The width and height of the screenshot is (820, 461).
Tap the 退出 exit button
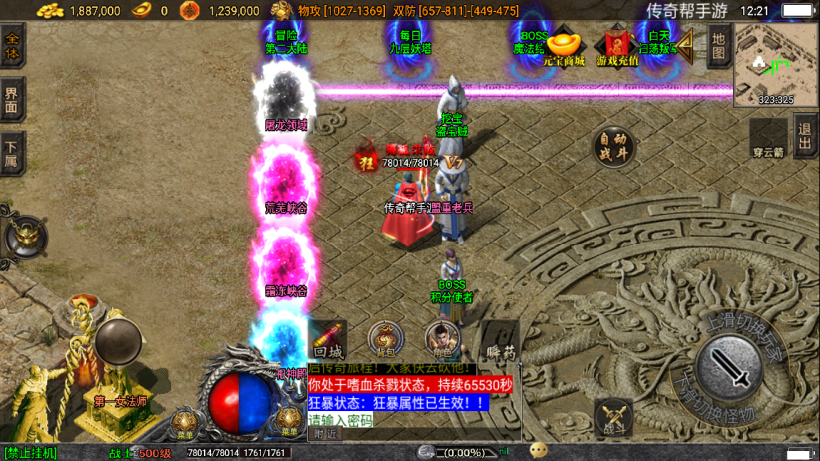click(x=805, y=134)
